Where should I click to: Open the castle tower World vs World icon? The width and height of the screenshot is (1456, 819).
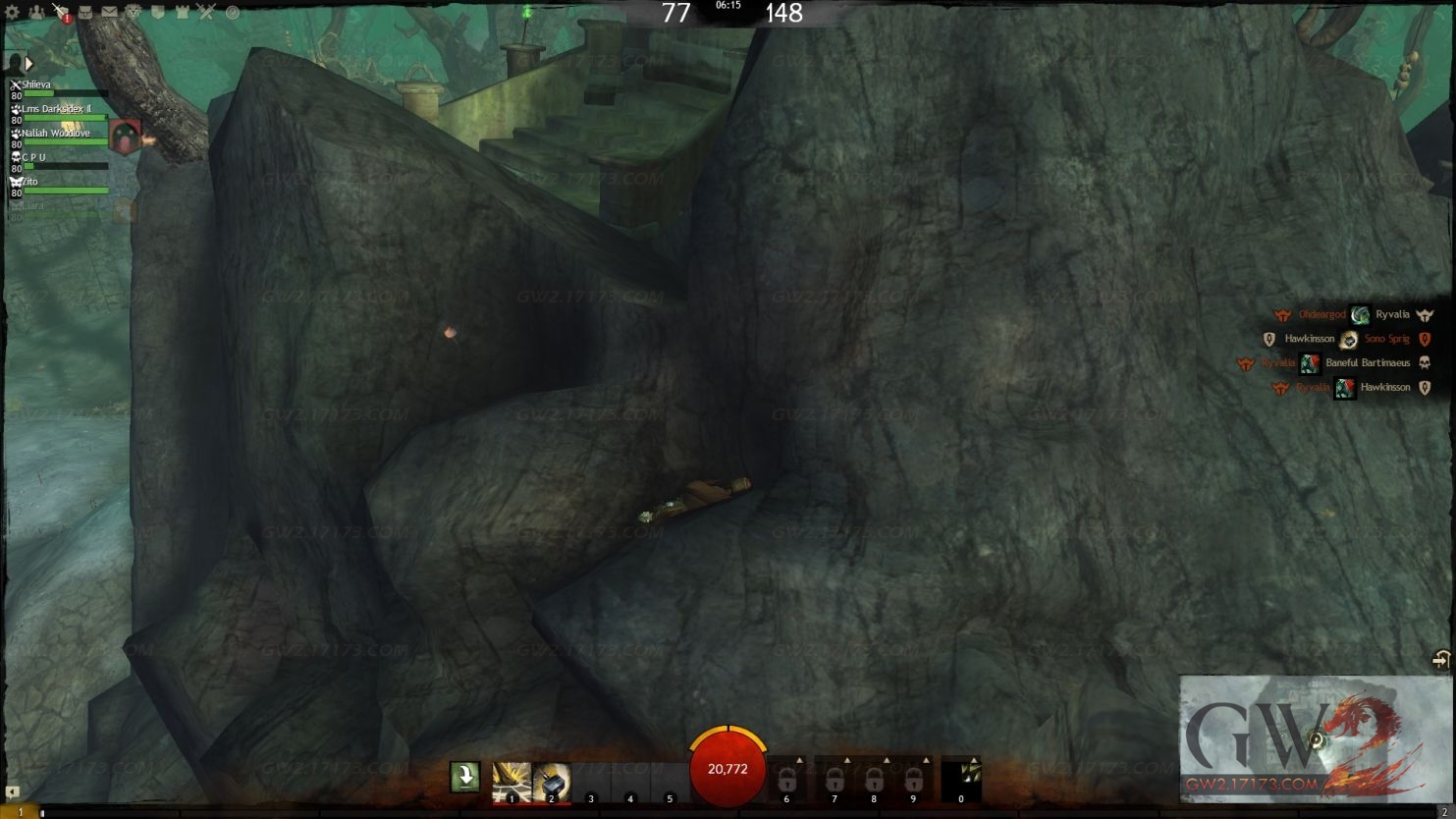pos(182,13)
